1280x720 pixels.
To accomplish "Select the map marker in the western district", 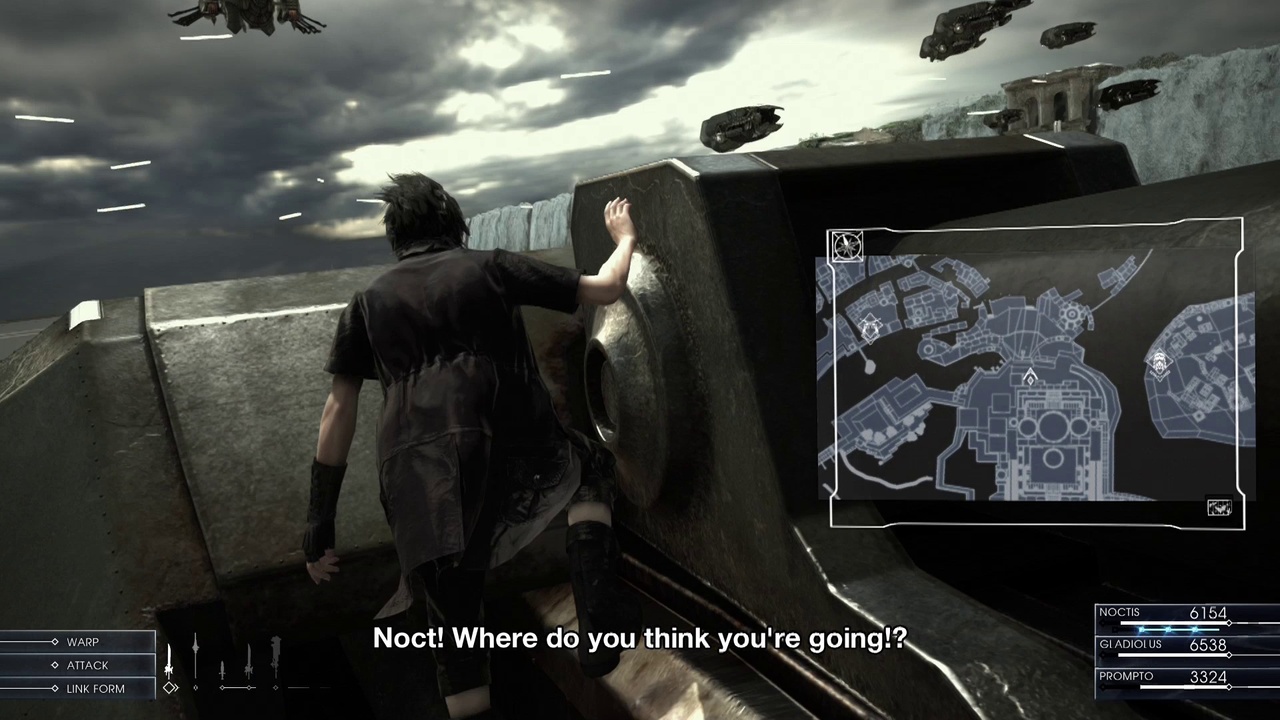I will 870,327.
